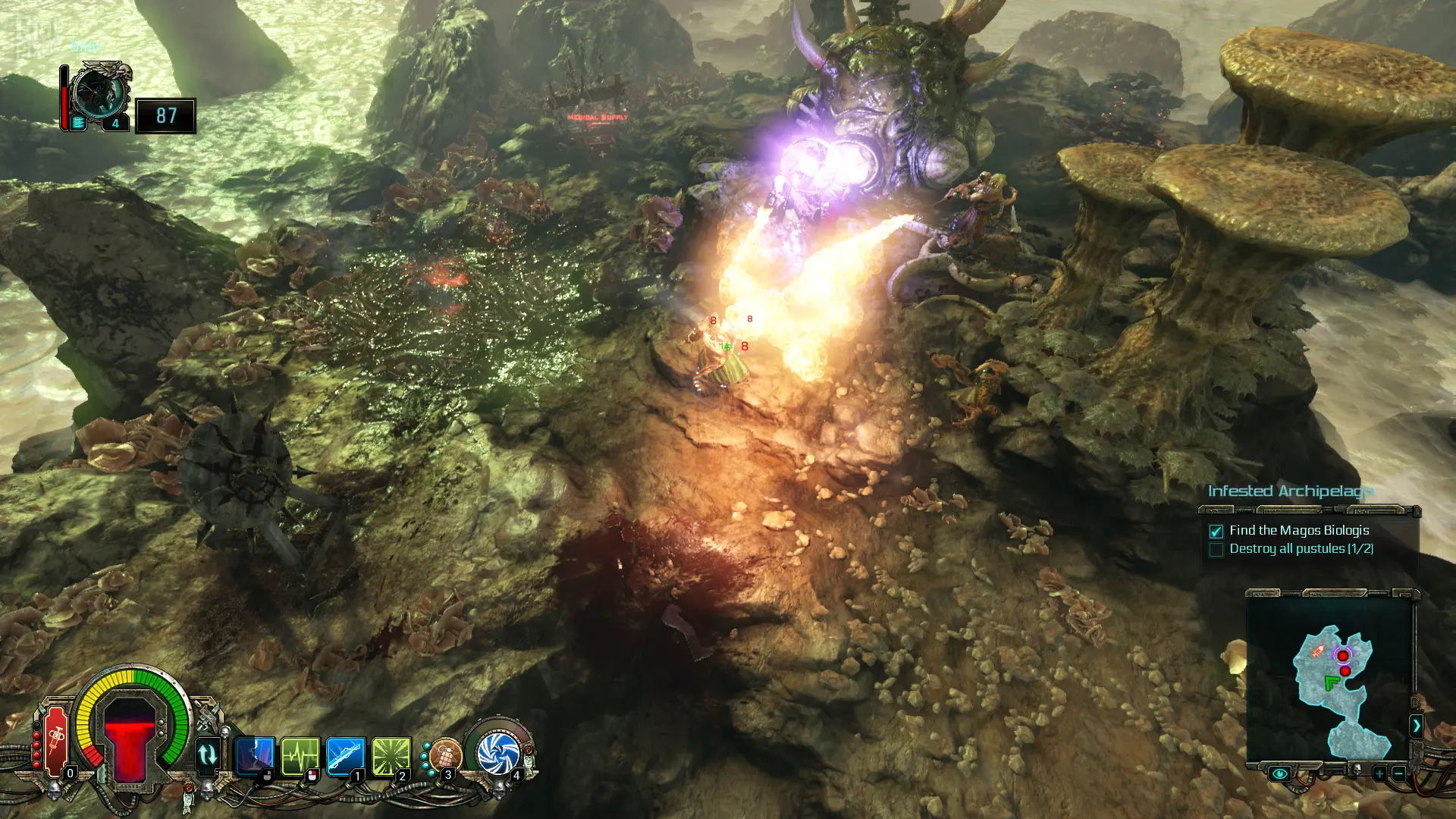The width and height of the screenshot is (1456, 819).
Task: Select the 'Find the Magos Biologis' objective
Action: click(x=1298, y=531)
